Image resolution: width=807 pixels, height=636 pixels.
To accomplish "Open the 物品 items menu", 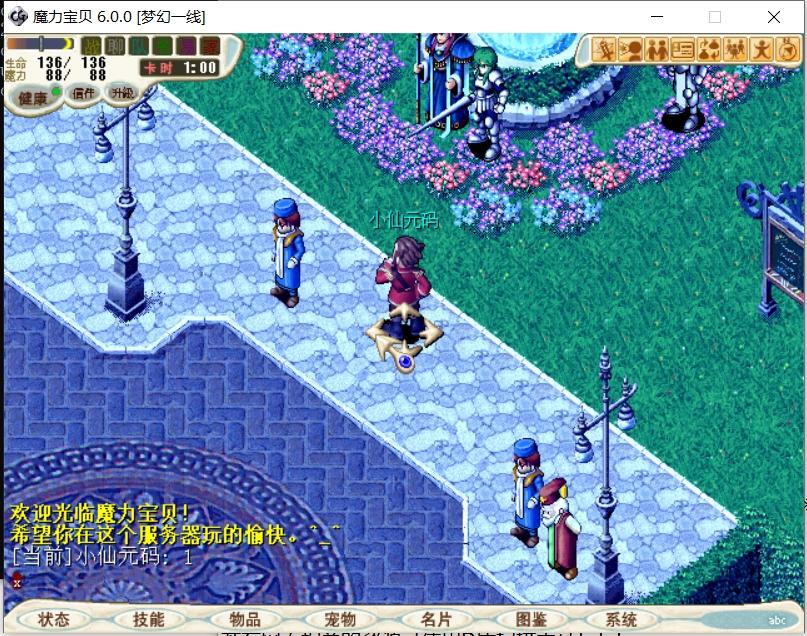I will coord(243,620).
